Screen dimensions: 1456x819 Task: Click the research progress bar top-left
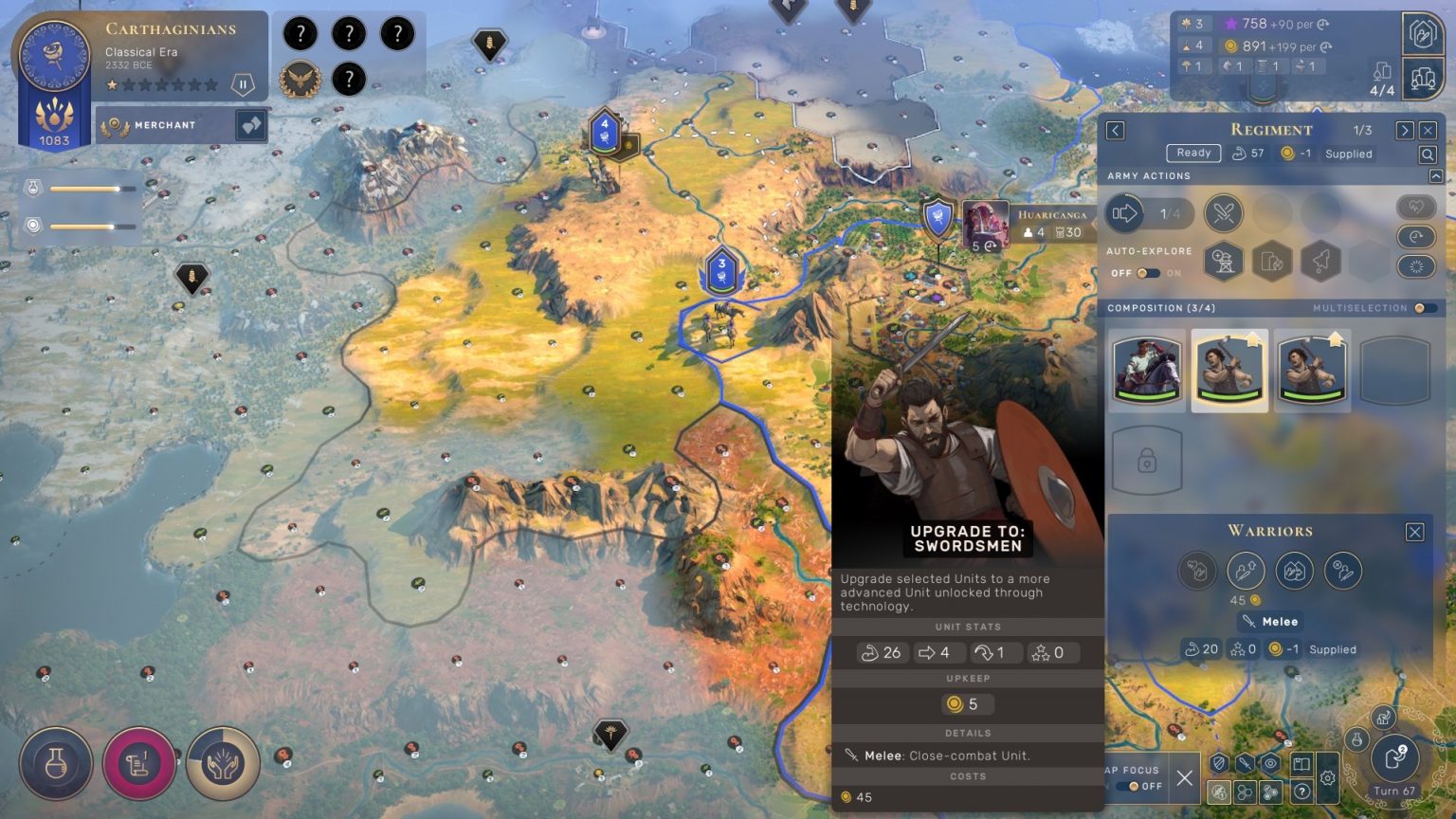point(90,189)
